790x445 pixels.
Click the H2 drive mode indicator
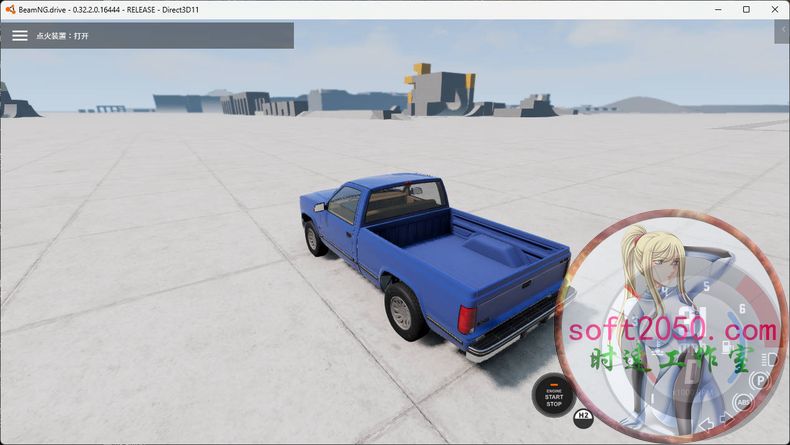[584, 415]
